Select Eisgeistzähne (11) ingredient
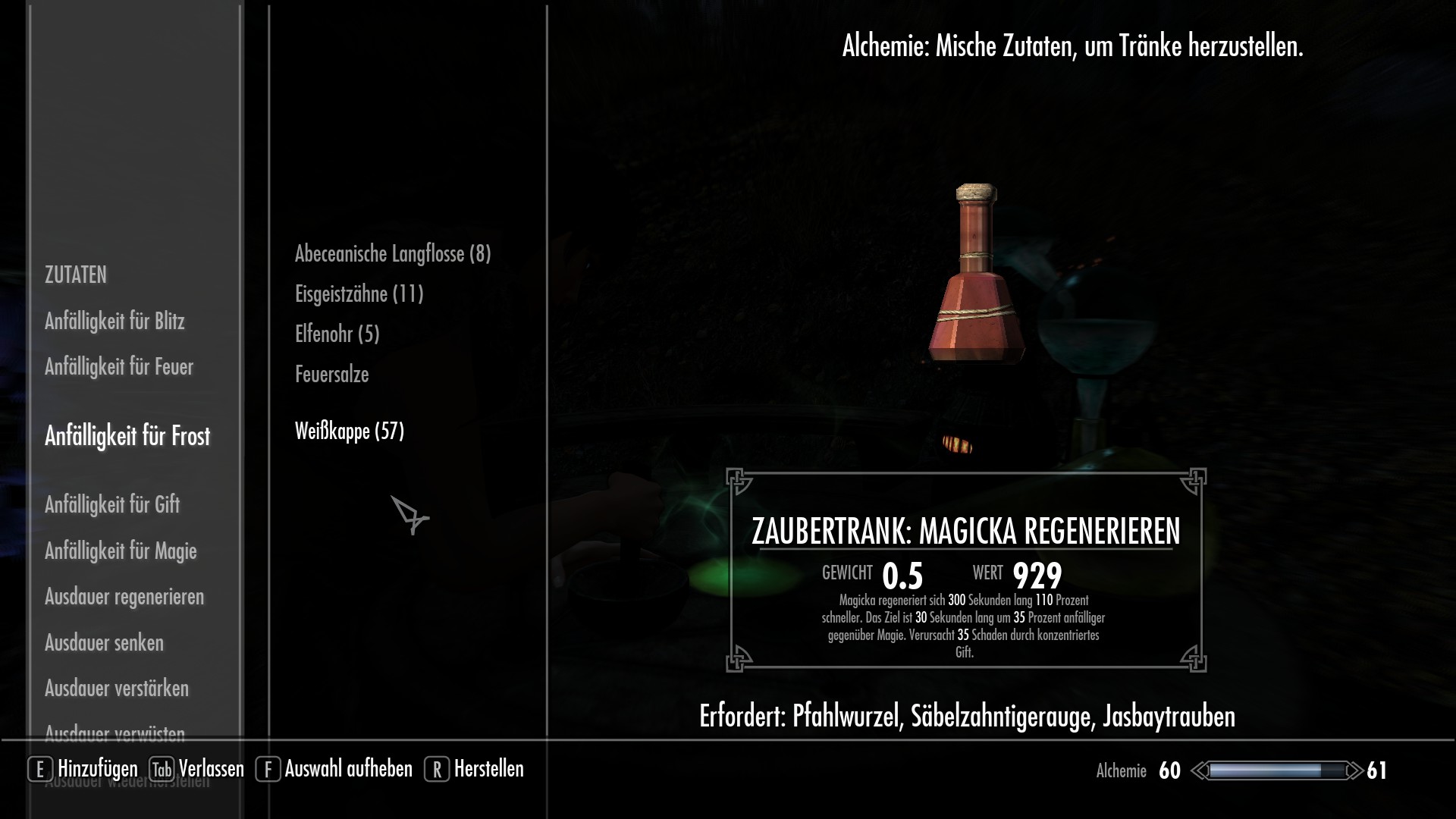 pos(359,294)
